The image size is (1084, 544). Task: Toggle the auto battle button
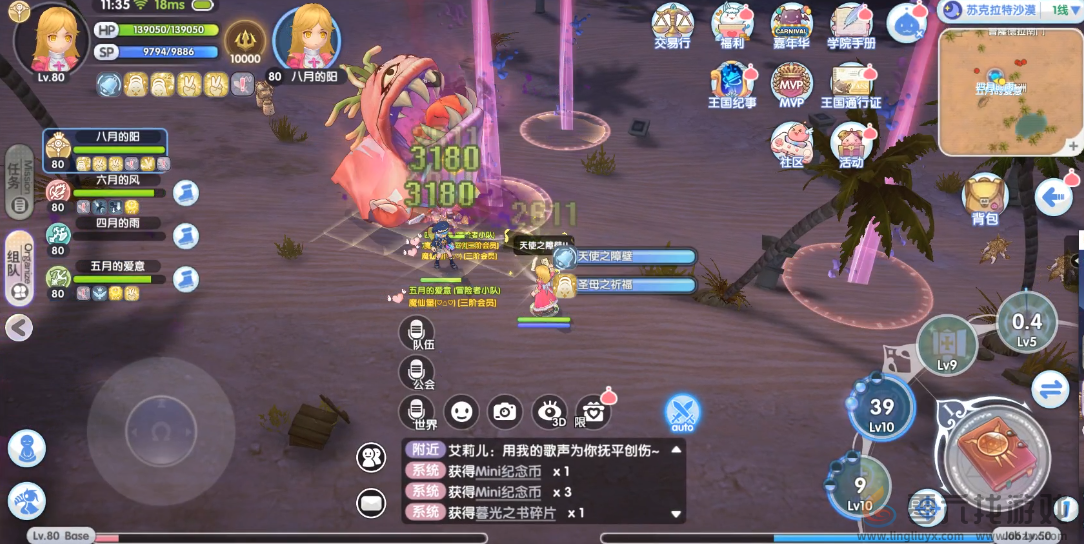[682, 412]
